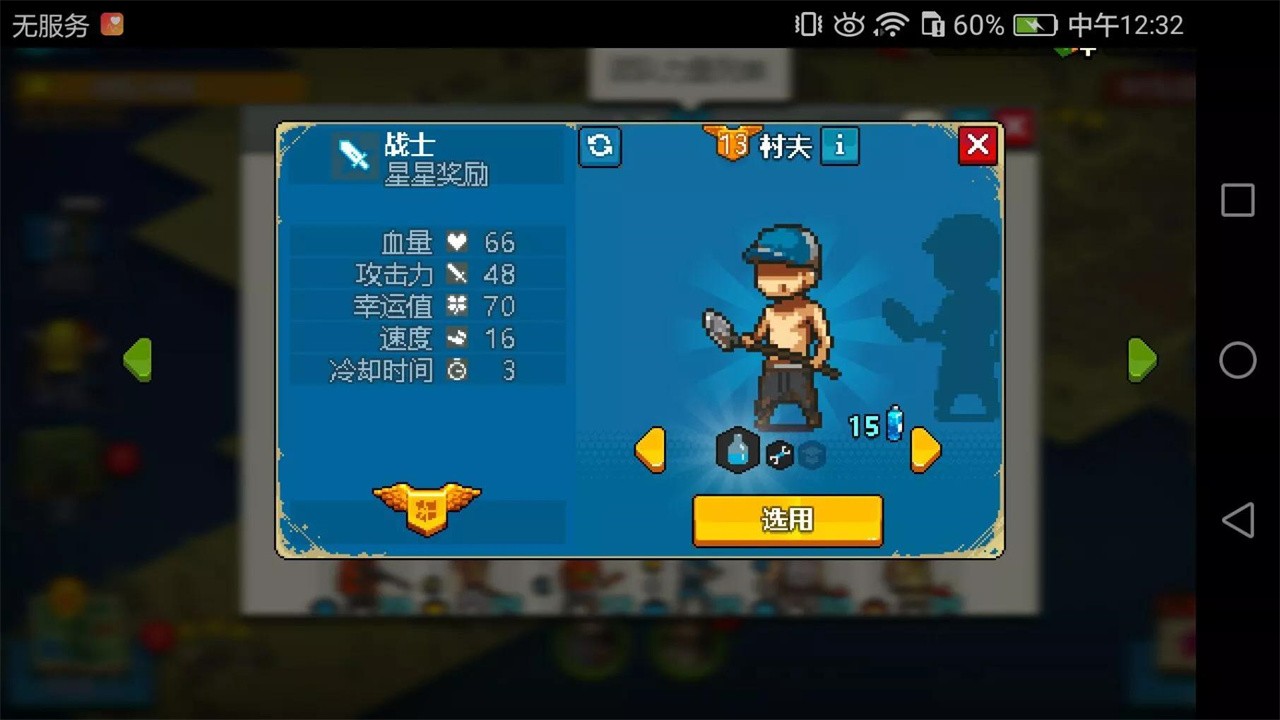Click the heart icon beside 血量 66
The height and width of the screenshot is (720, 1280).
point(459,241)
